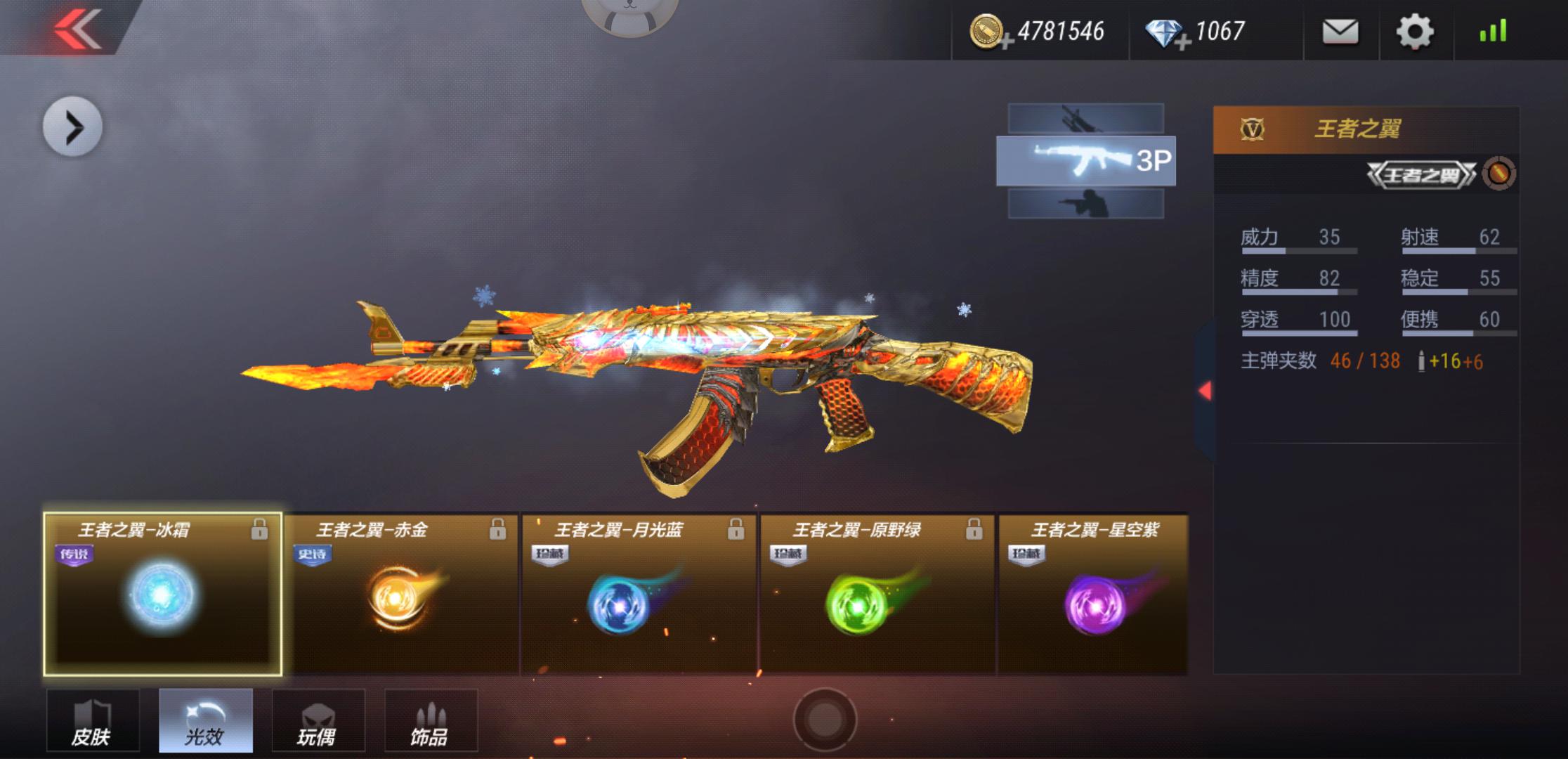The height and width of the screenshot is (759, 1568).
Task: Open the mailbox envelope icon
Action: 1340,32
